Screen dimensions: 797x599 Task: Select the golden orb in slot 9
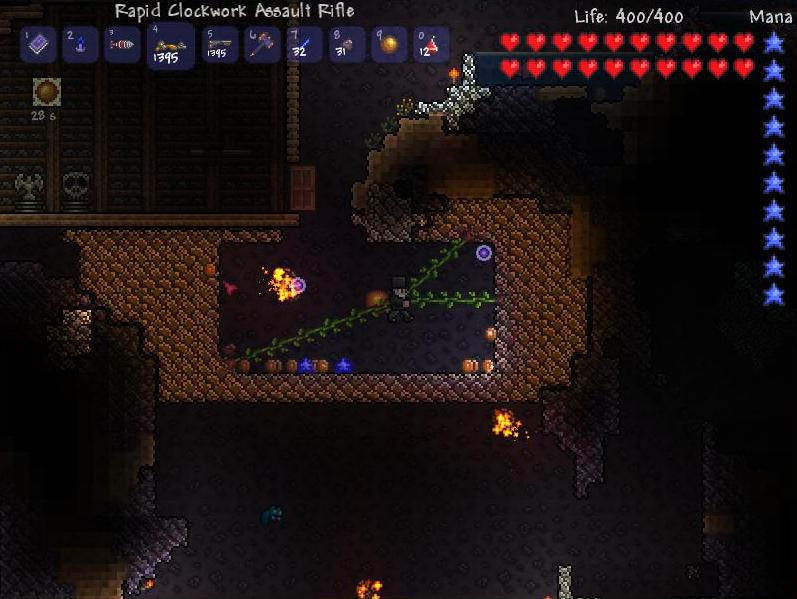389,45
